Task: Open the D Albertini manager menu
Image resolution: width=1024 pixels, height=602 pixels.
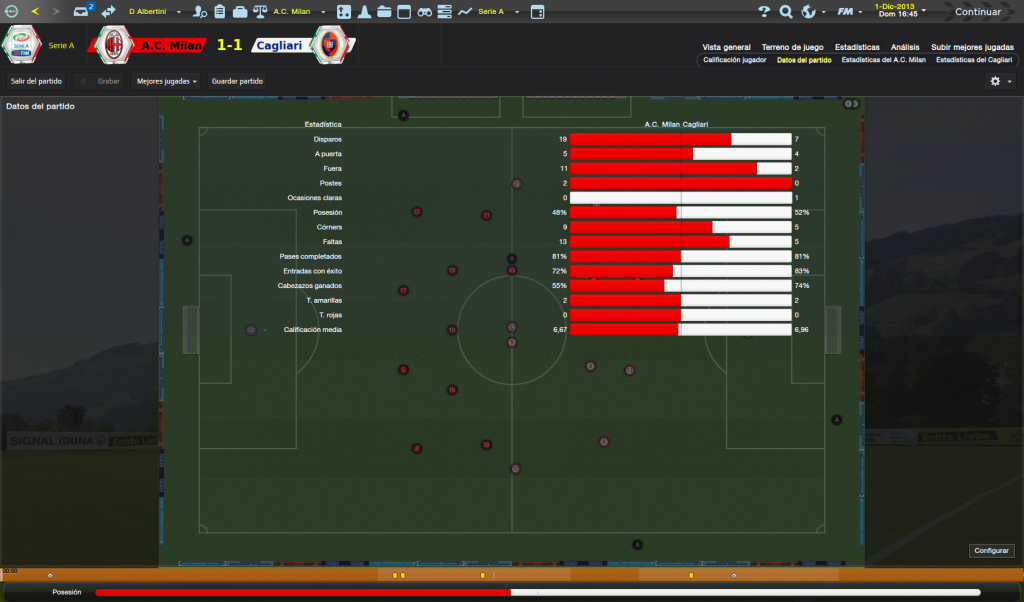Action: [150, 12]
